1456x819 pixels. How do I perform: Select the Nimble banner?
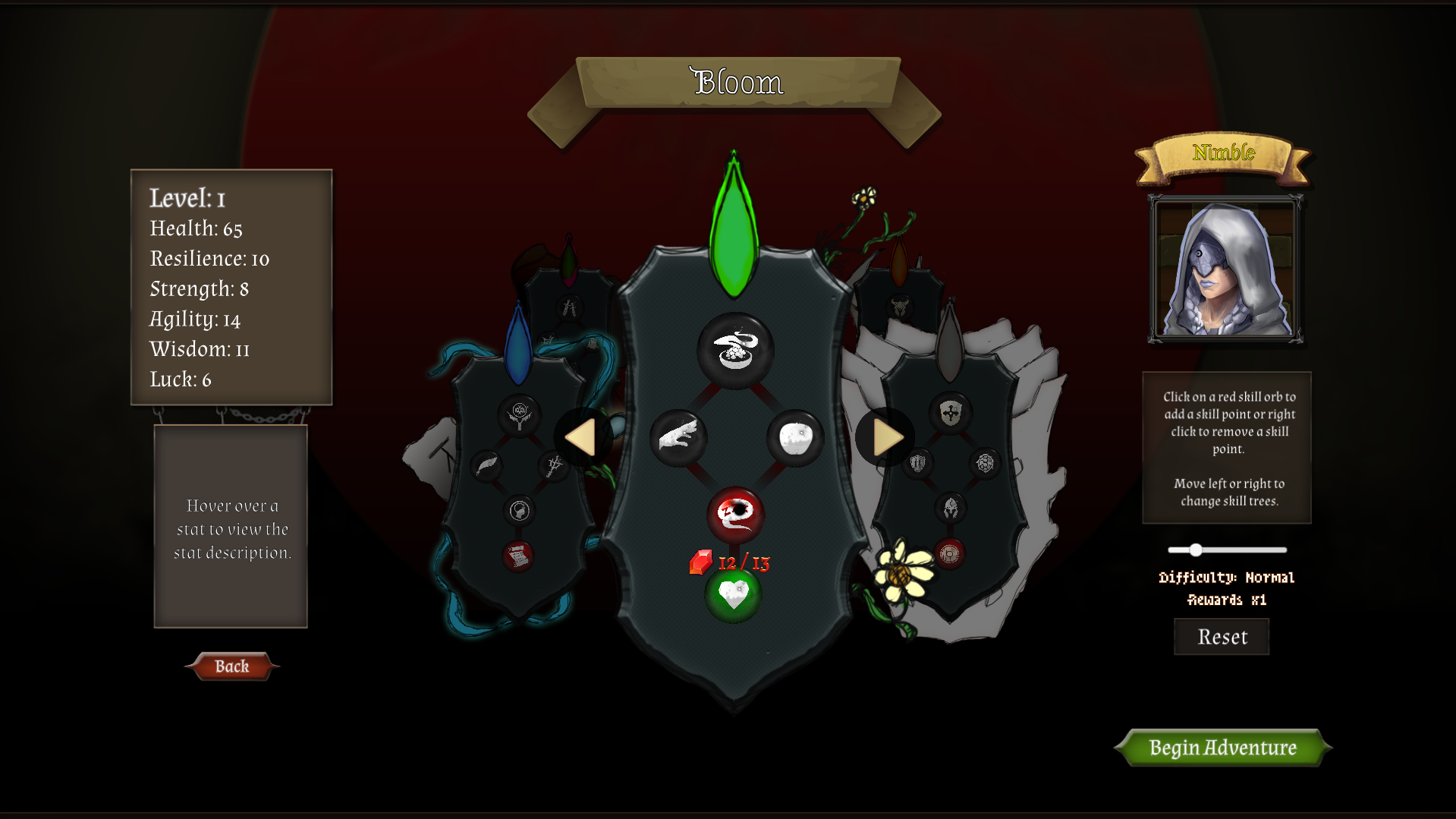[1222, 152]
